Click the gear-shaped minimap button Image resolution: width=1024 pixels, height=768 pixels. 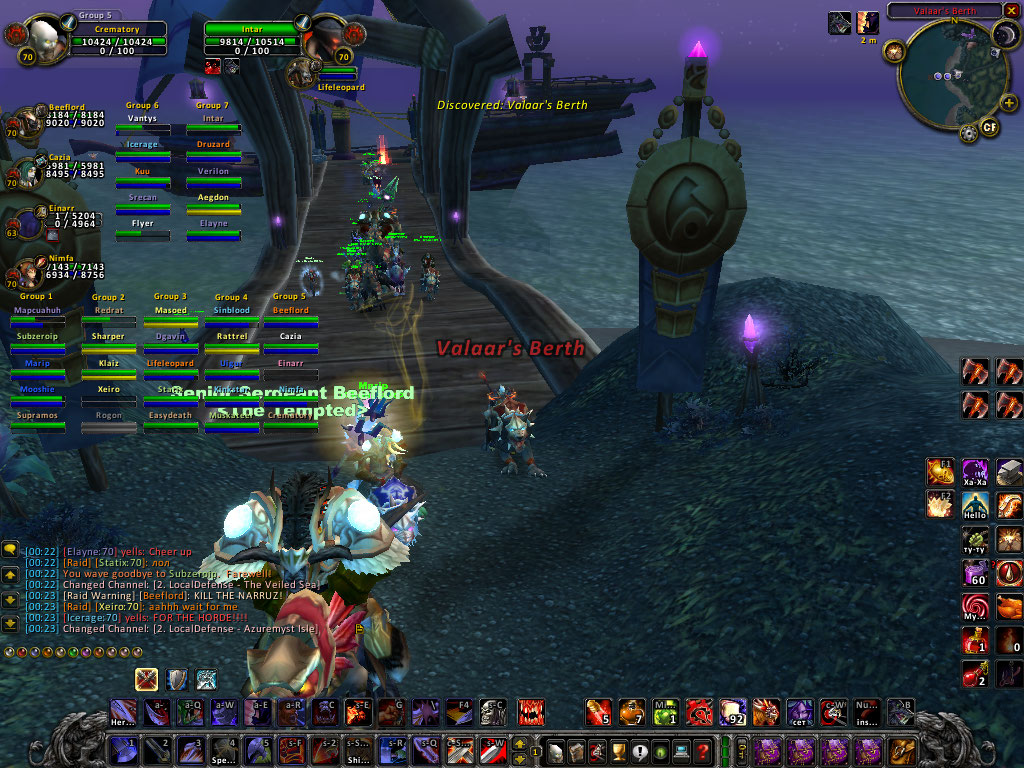coord(968,133)
